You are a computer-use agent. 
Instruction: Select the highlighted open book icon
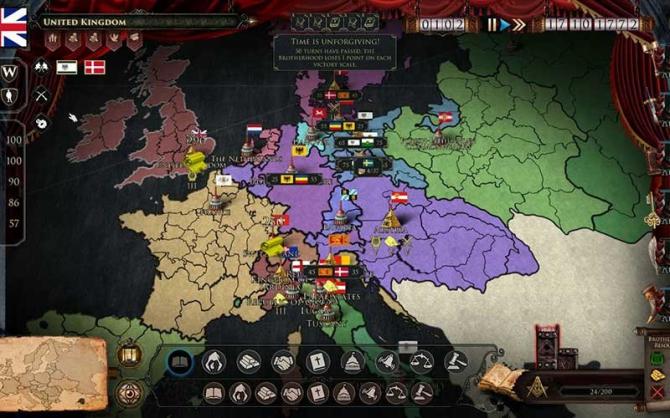180,362
